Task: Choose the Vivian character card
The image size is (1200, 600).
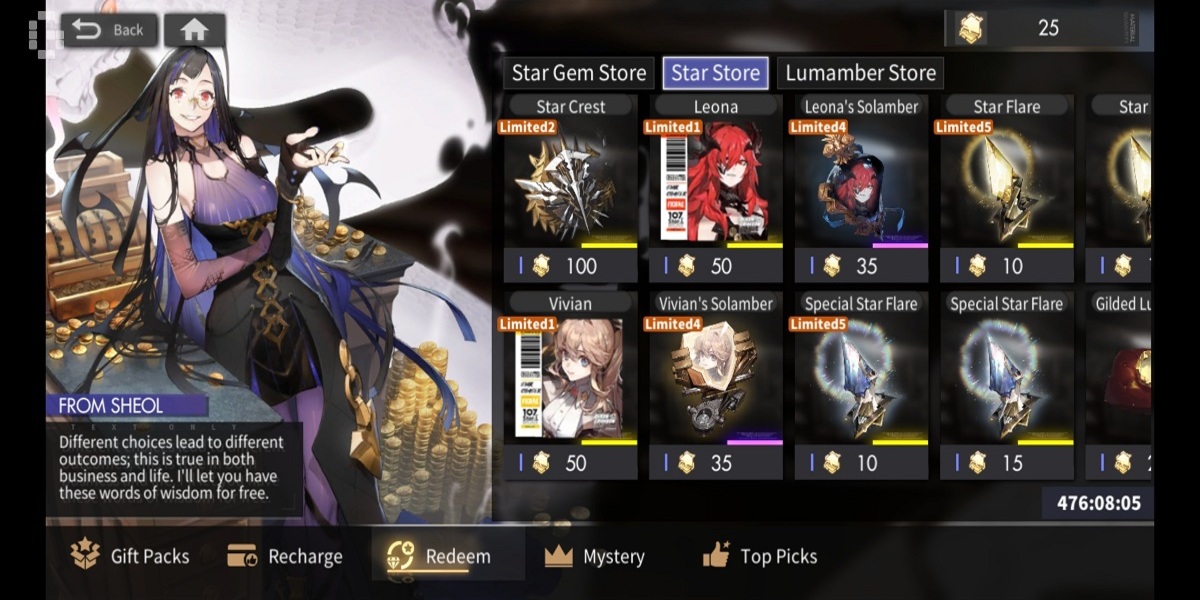Action: pos(570,387)
